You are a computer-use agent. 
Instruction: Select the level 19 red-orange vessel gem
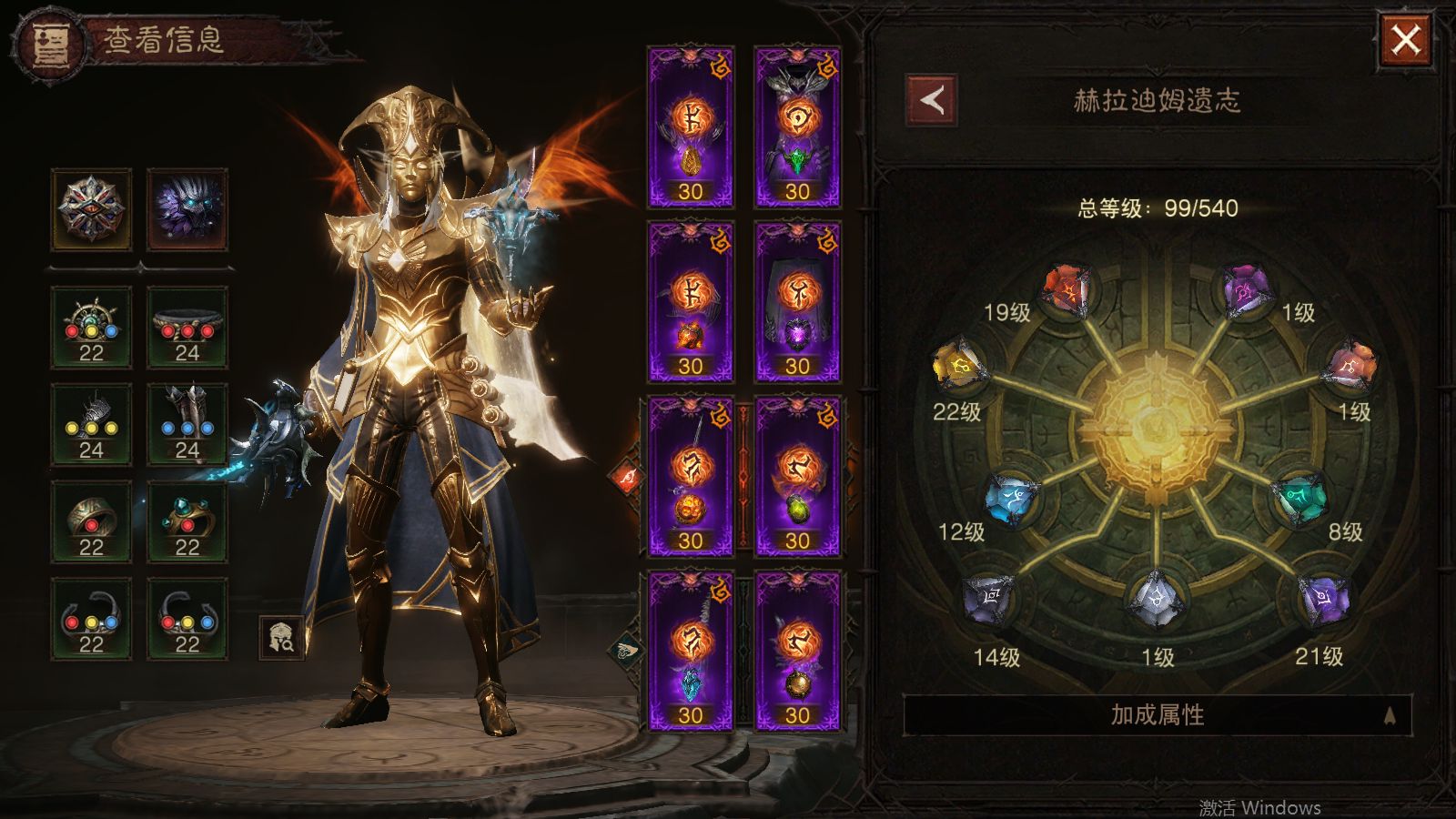pos(1067,291)
